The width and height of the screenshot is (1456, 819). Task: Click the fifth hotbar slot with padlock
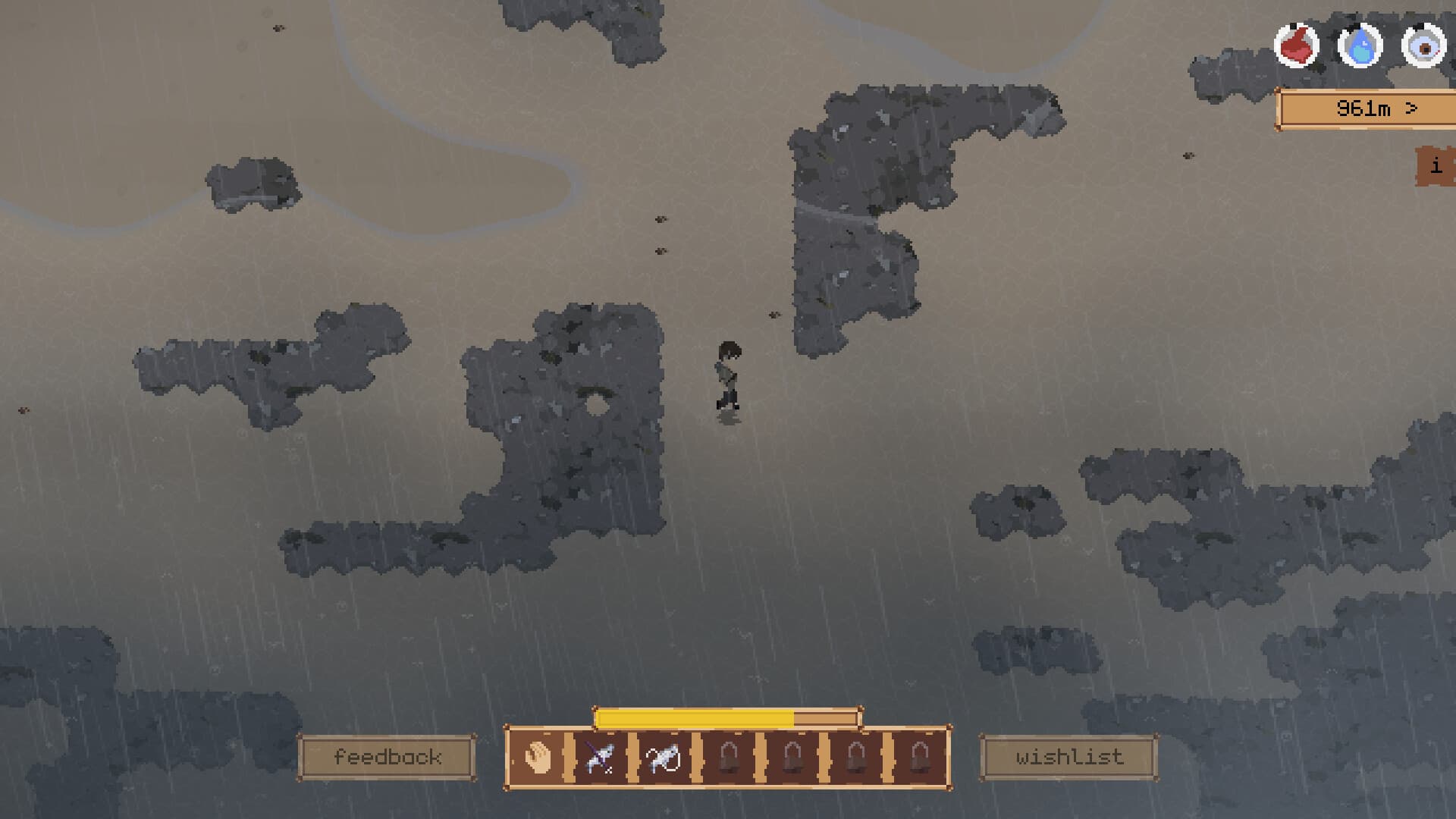(792, 757)
